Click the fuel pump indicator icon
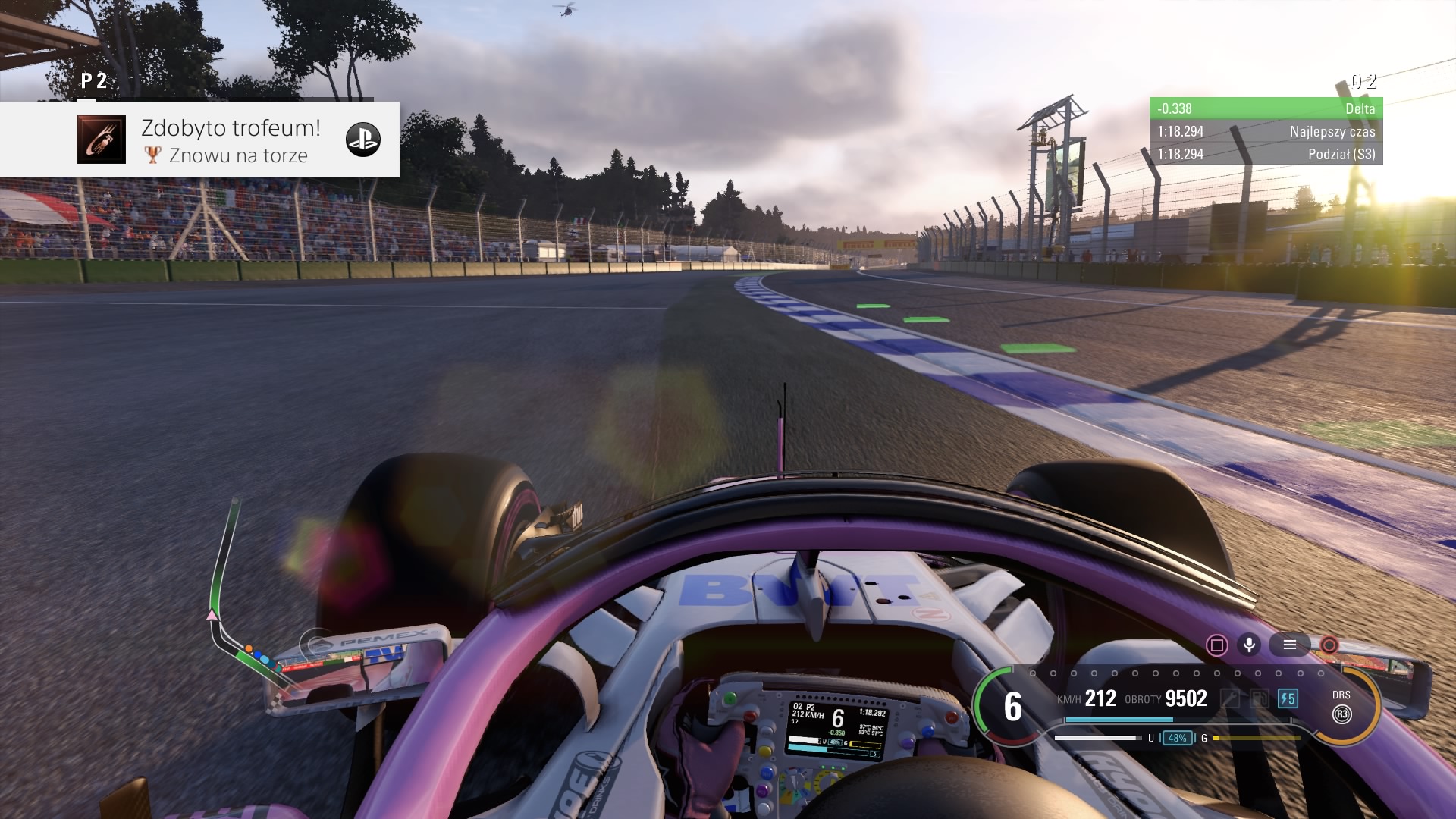The image size is (1456, 819). tap(1259, 698)
